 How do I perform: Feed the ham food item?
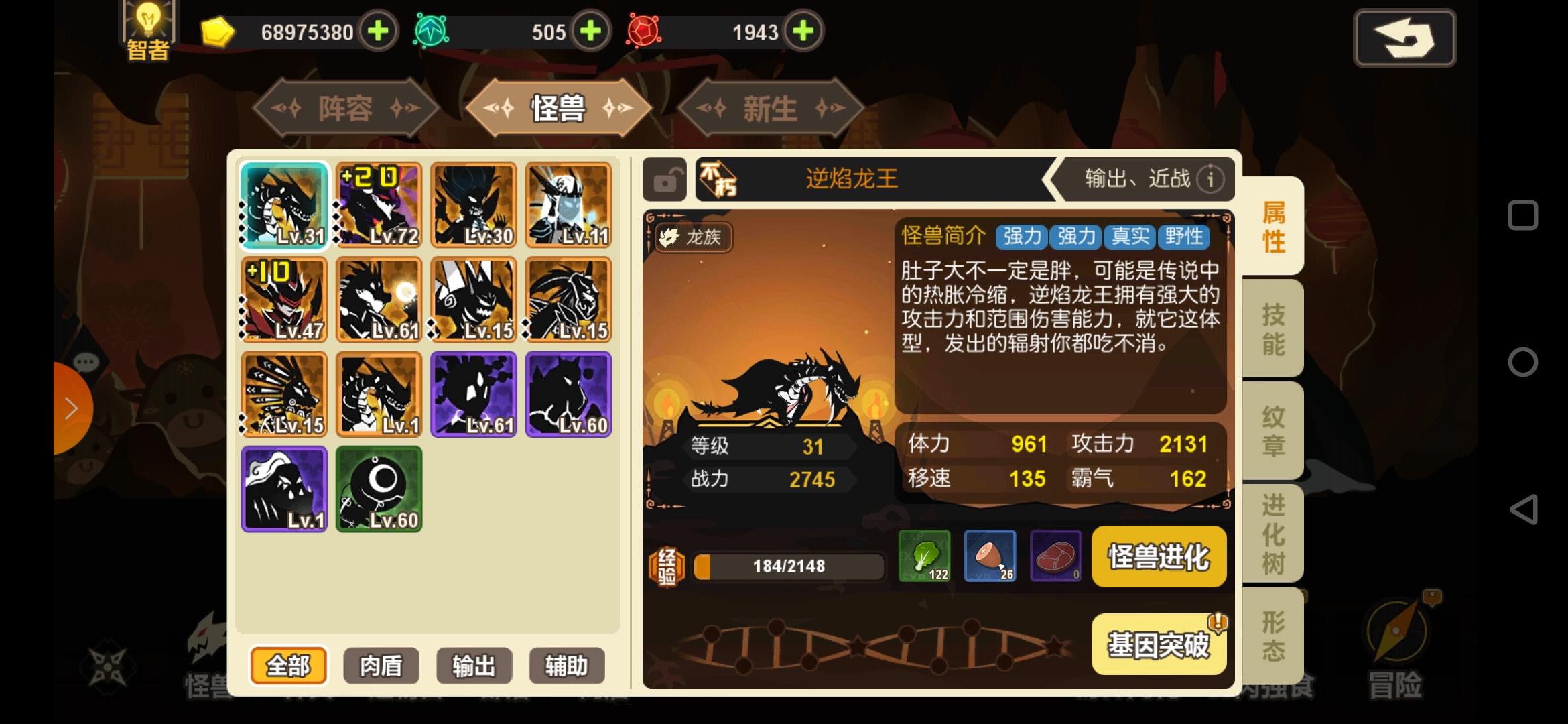click(990, 556)
